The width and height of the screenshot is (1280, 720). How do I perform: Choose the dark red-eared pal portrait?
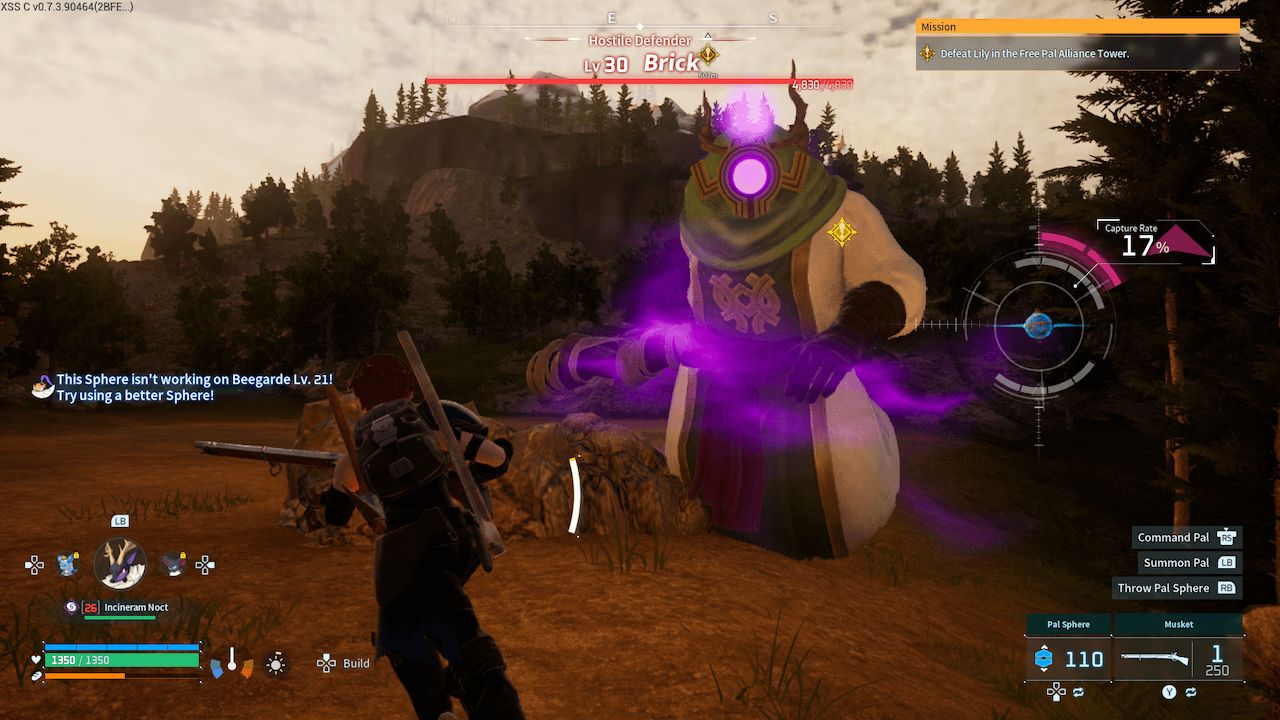173,564
